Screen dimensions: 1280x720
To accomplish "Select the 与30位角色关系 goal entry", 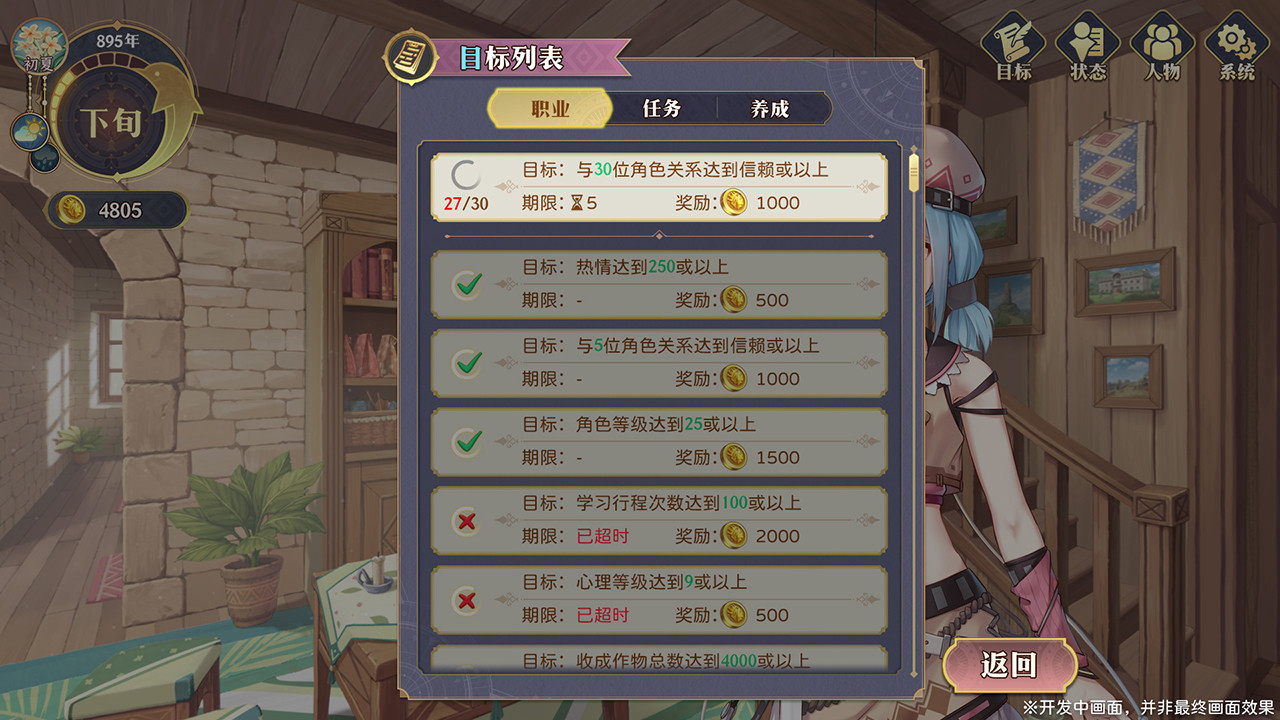I will point(660,187).
